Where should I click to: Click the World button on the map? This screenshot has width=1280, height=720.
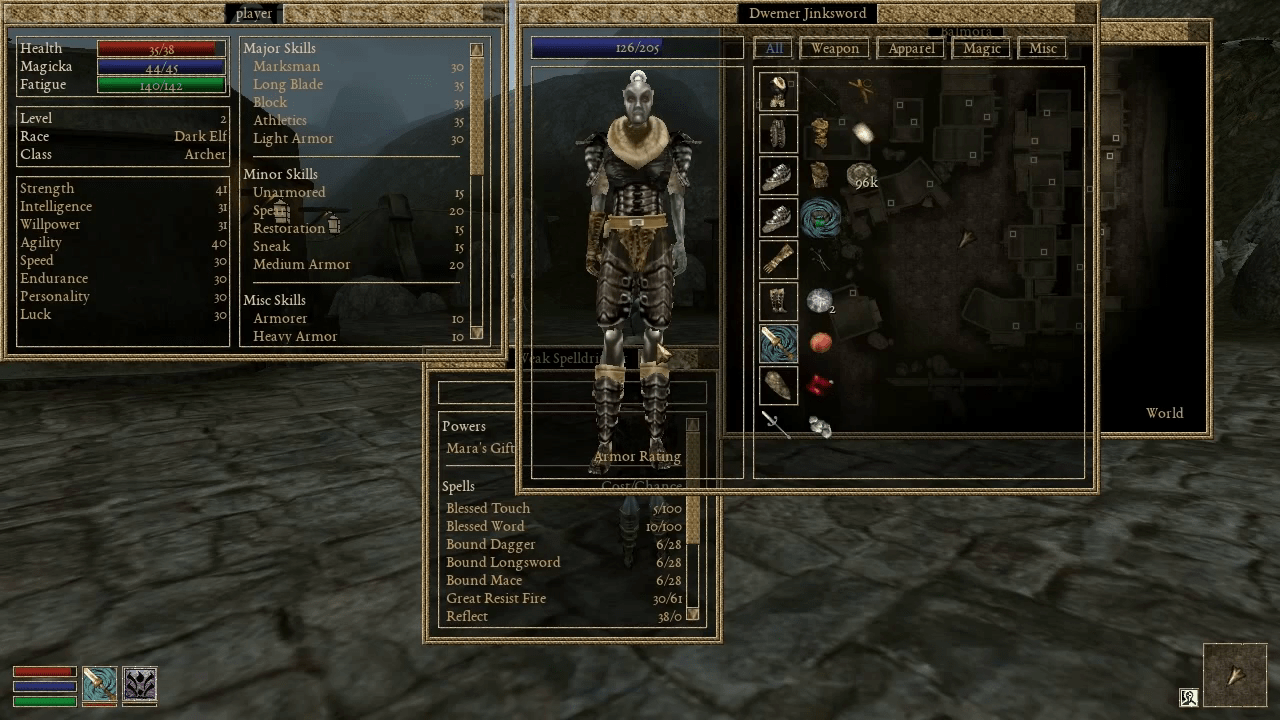tap(1163, 413)
